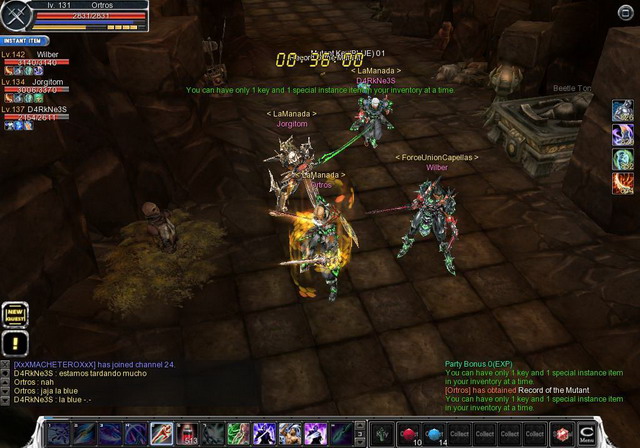Use the red potion with count 10
The height and width of the screenshot is (448, 640).
click(x=408, y=433)
